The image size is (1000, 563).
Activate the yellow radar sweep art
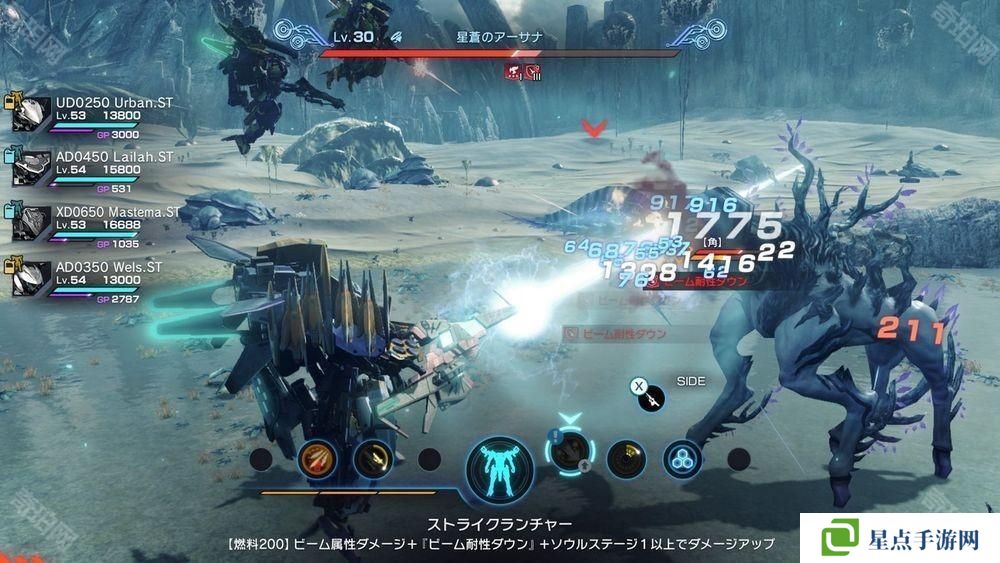pyautogui.click(x=627, y=459)
